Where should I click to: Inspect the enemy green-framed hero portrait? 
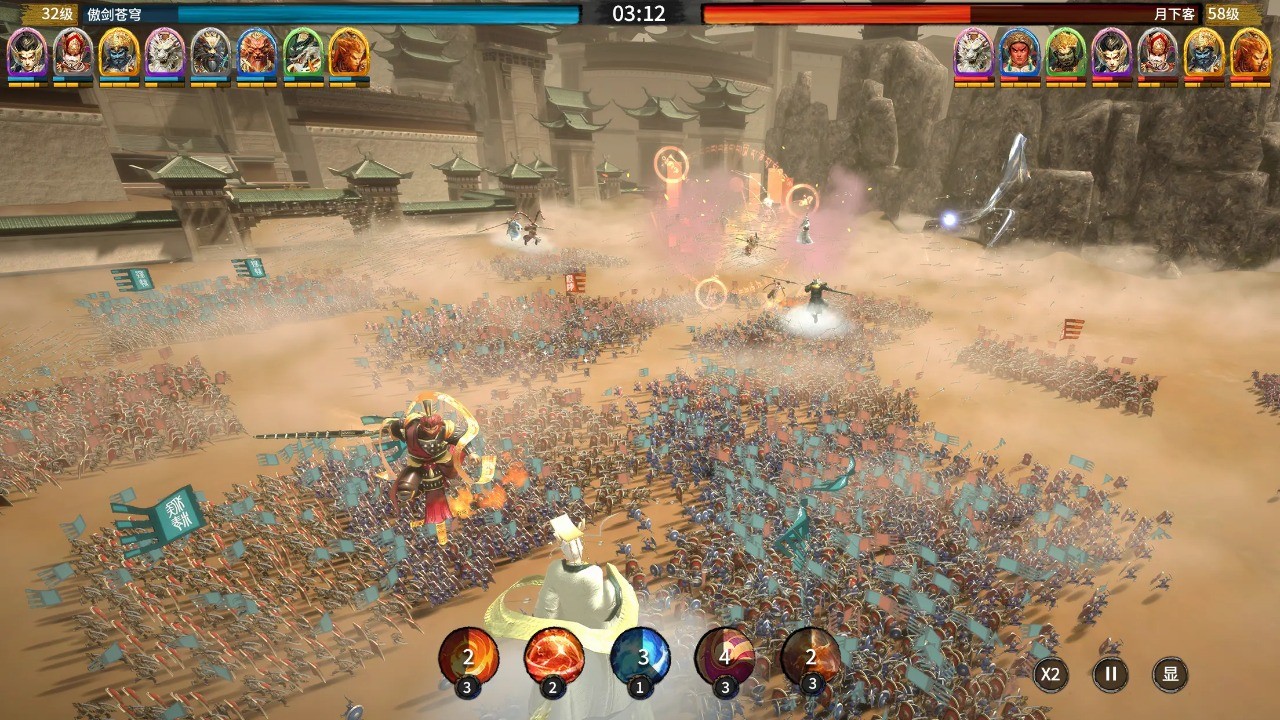[x=1066, y=53]
